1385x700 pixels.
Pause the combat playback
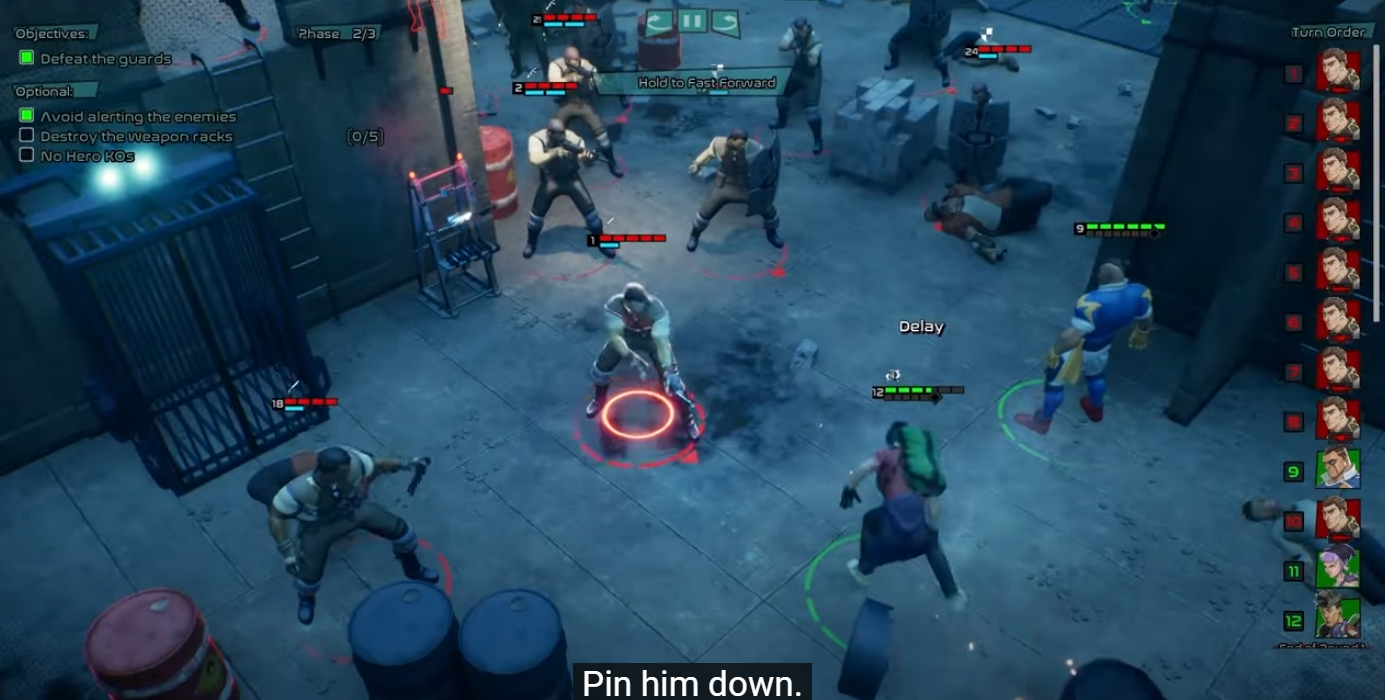coord(692,21)
